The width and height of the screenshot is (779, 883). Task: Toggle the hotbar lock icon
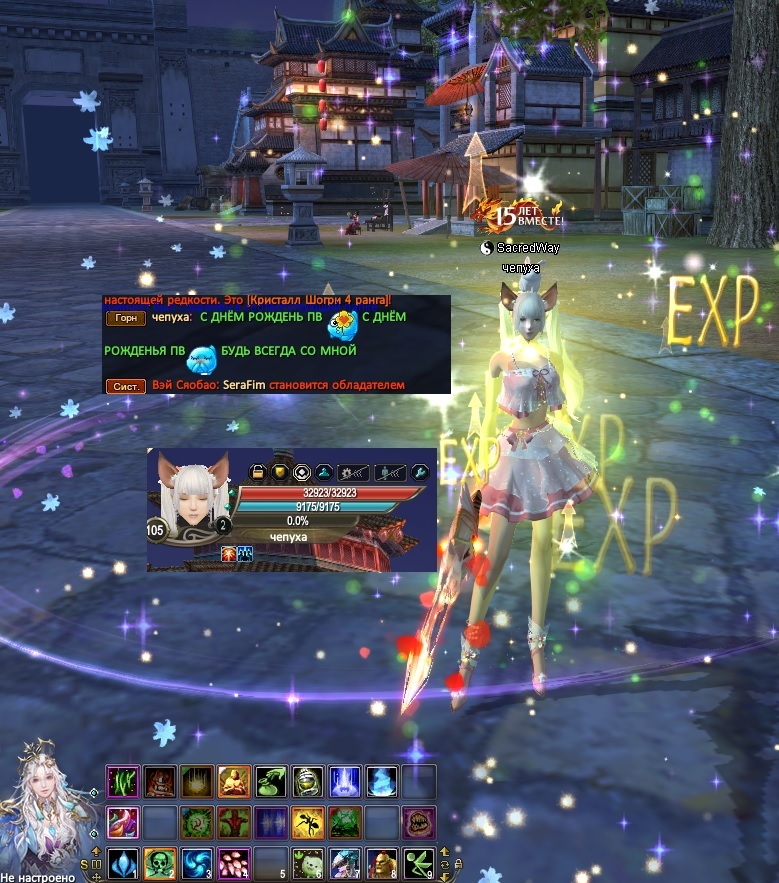pyautogui.click(x=458, y=863)
